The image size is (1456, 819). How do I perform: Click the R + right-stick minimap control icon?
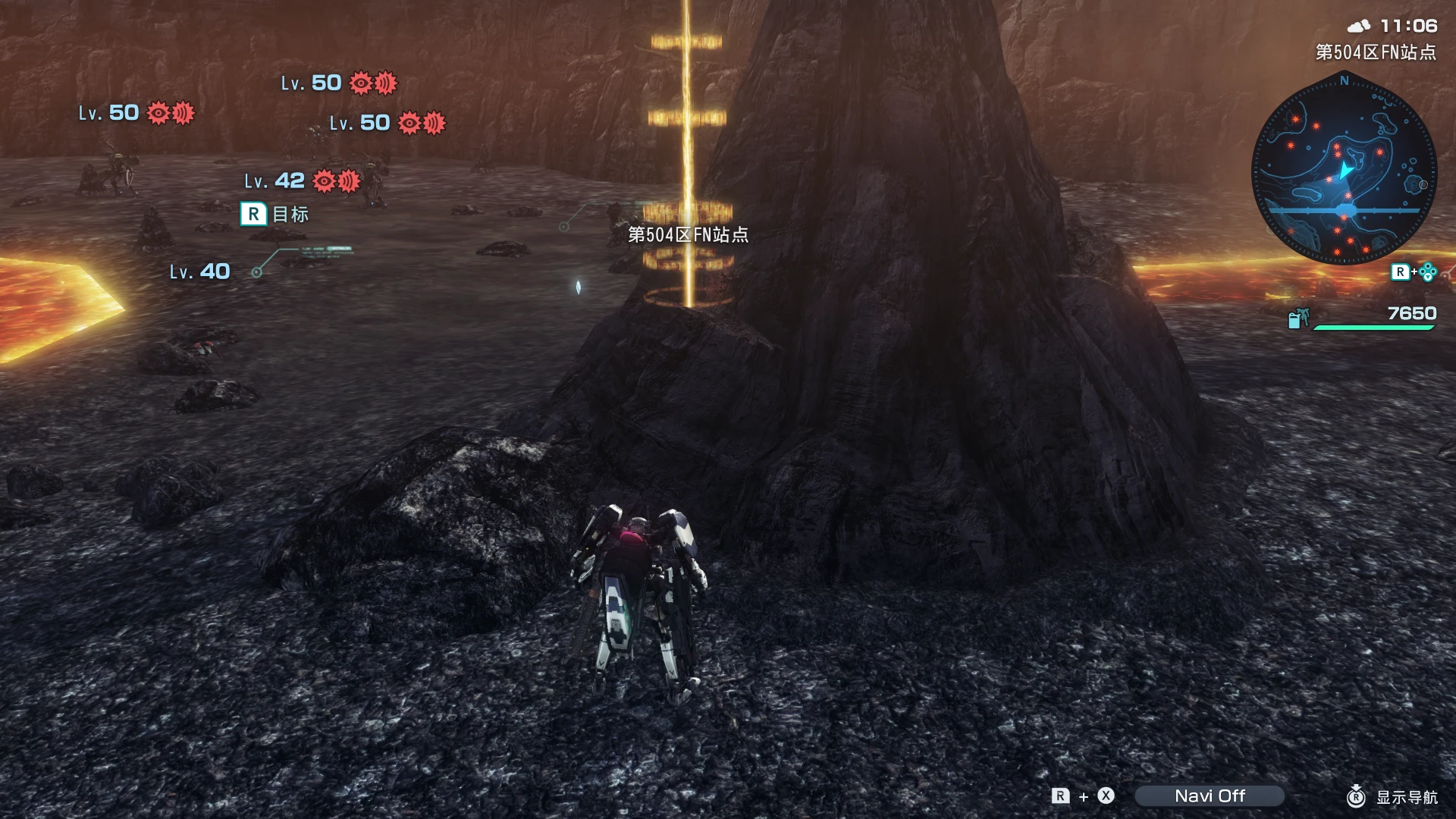pyautogui.click(x=1412, y=271)
